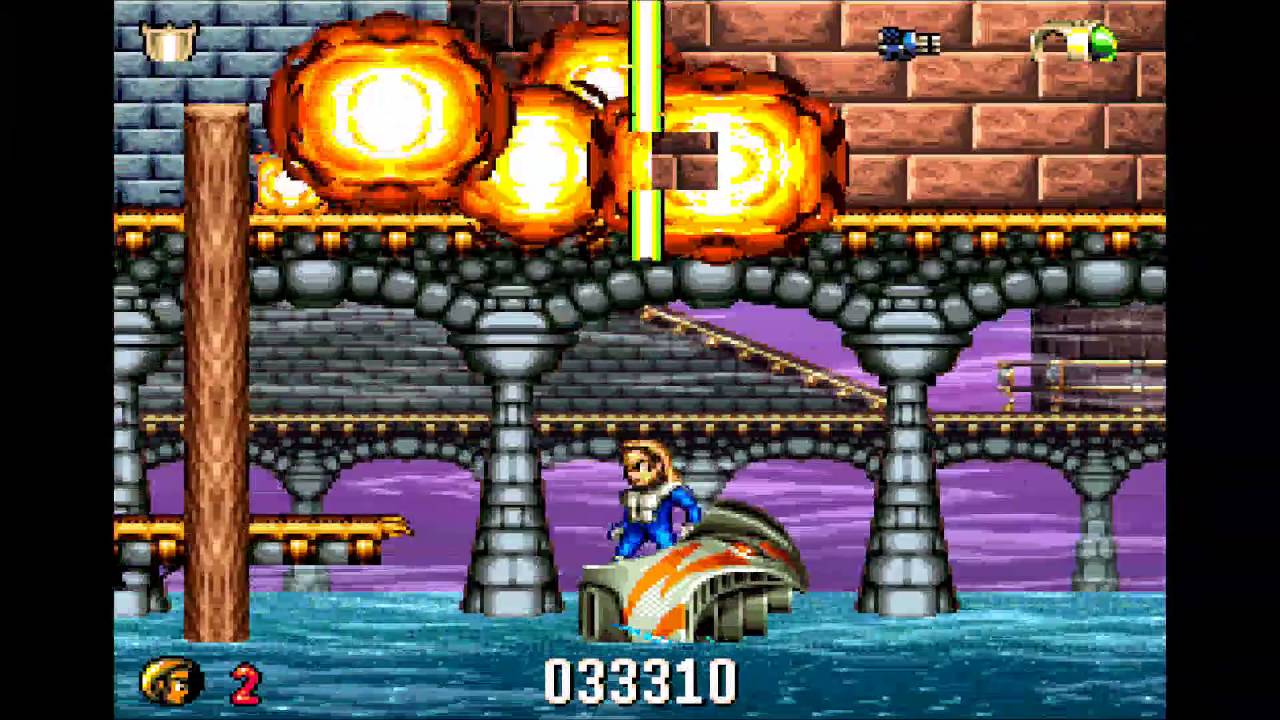Viewport: 1280px width, 720px height.
Task: Select the blue blaster weapon icon
Action: pos(908,42)
